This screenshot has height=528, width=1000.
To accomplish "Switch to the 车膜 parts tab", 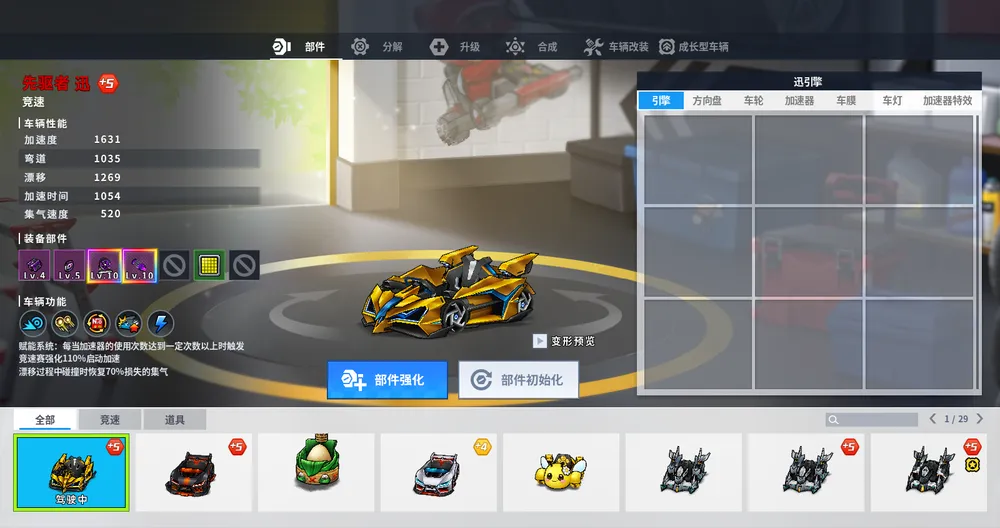I will point(846,101).
